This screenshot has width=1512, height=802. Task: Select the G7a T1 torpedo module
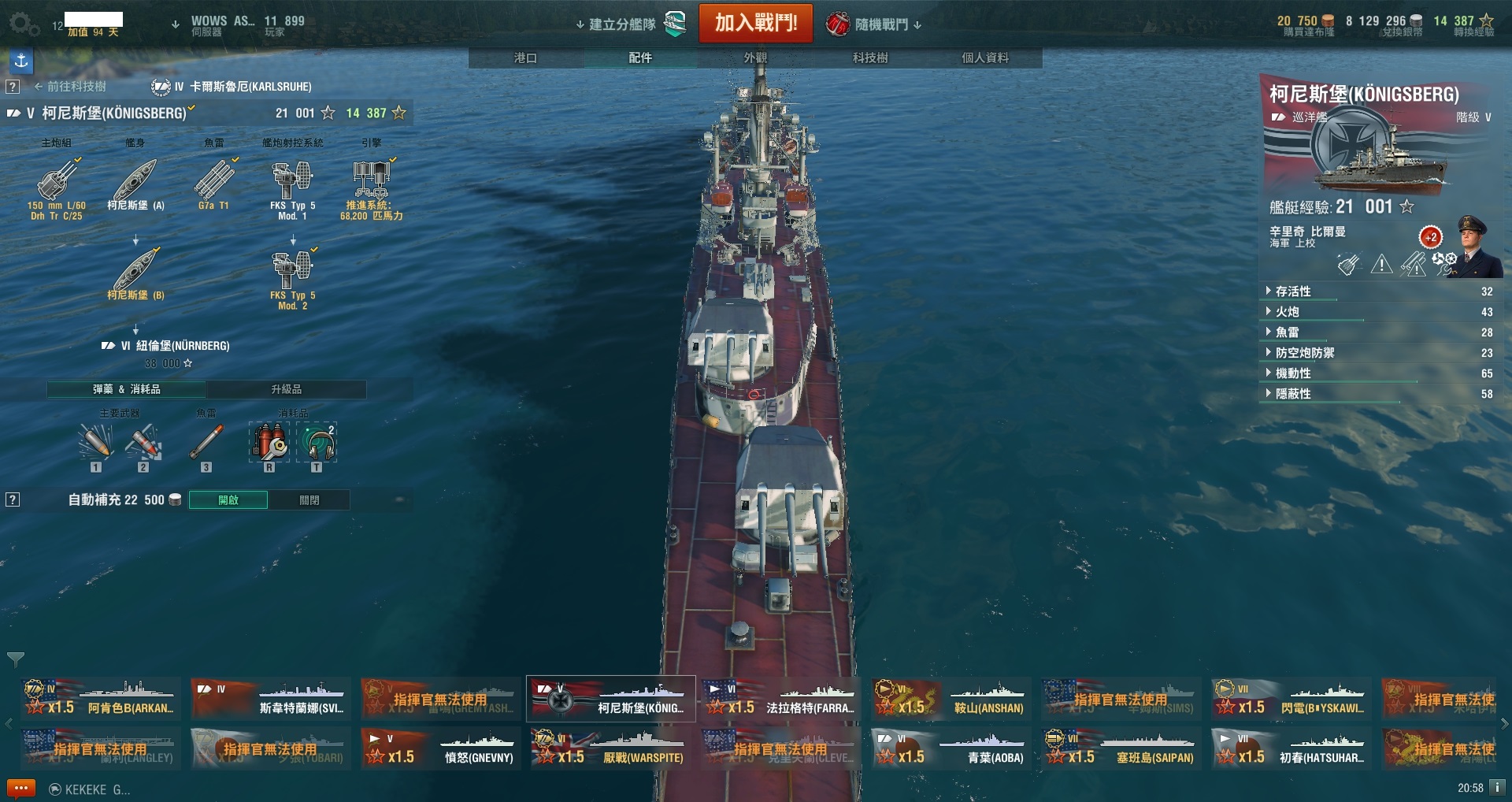pyautogui.click(x=213, y=185)
